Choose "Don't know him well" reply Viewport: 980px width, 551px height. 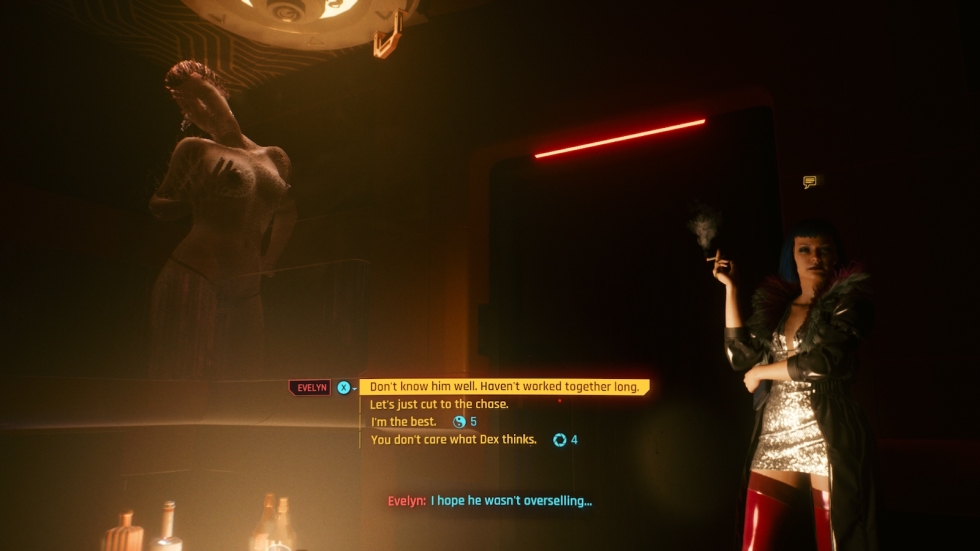pyautogui.click(x=504, y=387)
